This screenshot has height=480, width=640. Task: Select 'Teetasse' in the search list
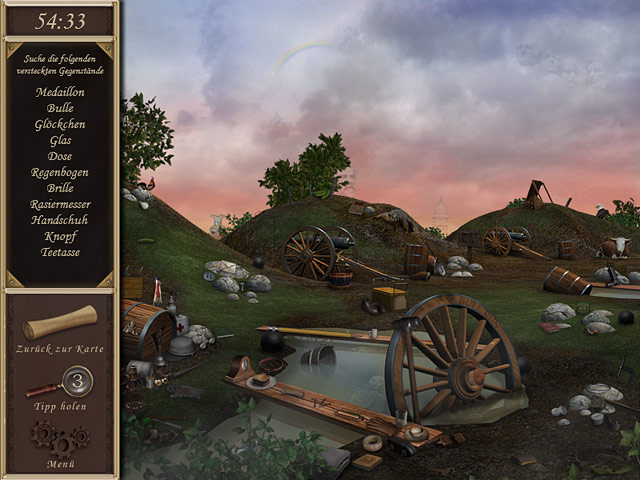click(60, 252)
